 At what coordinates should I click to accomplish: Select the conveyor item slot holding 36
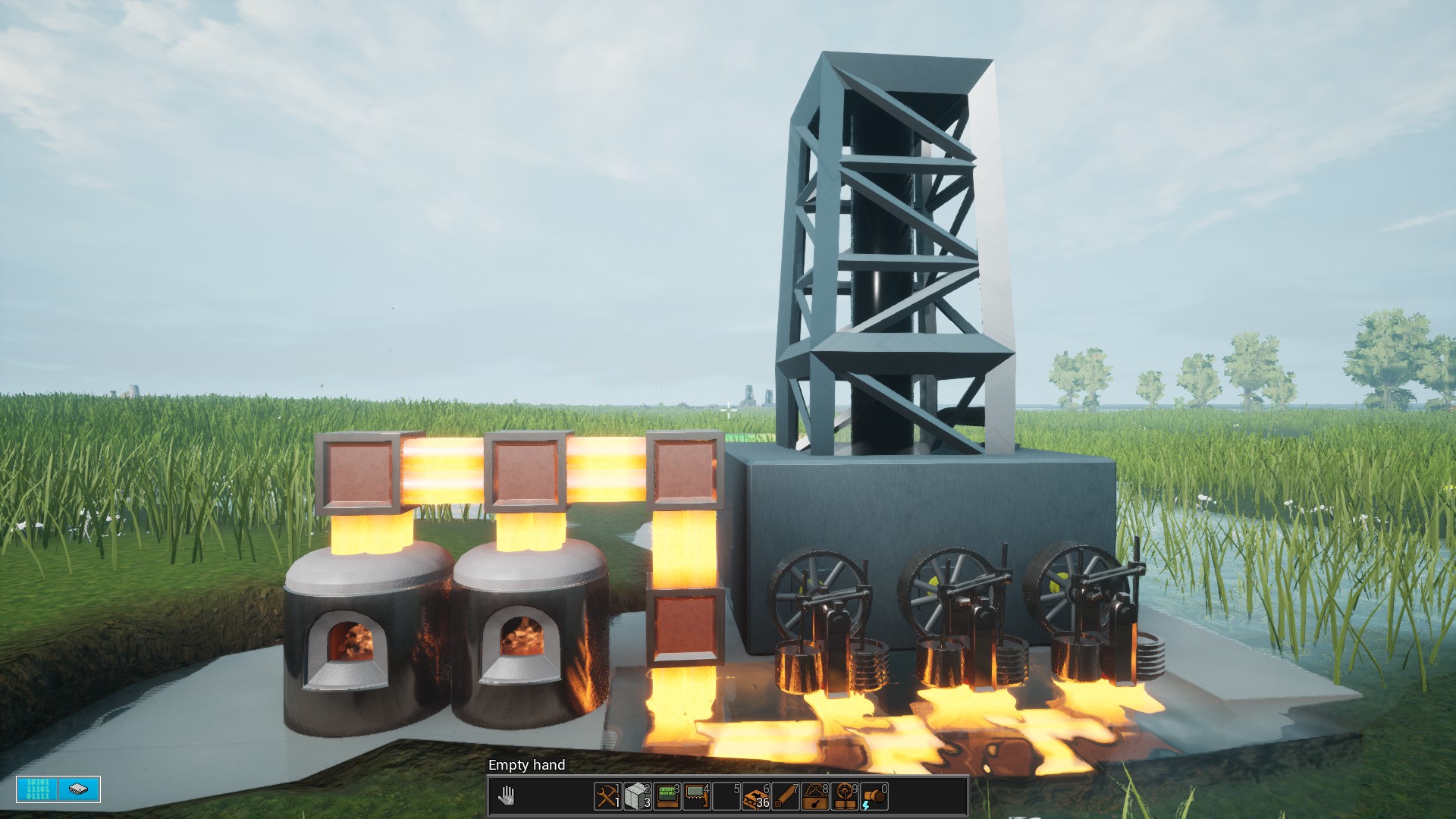pos(756,796)
